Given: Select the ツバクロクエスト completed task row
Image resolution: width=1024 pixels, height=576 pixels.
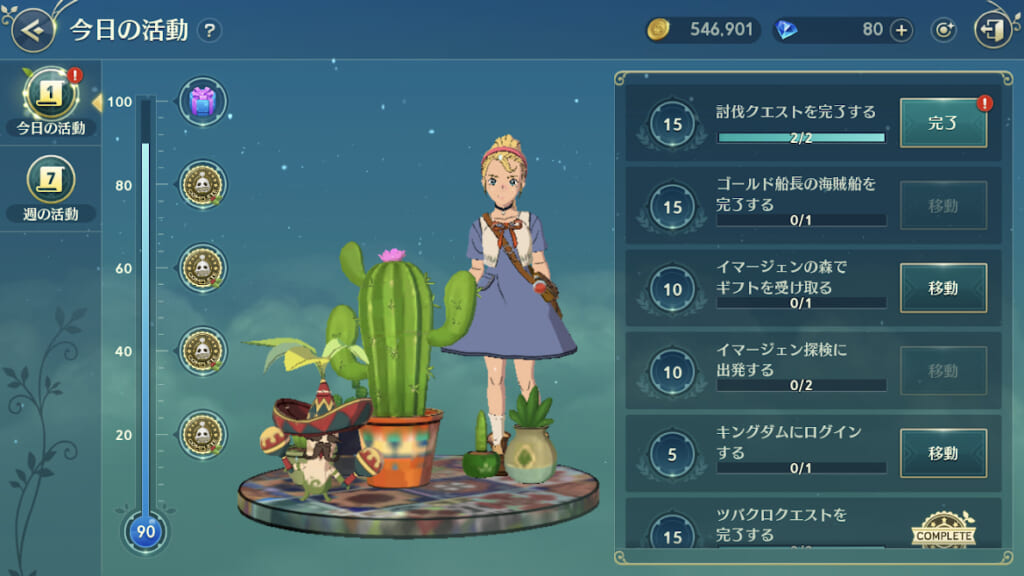Looking at the screenshot, I should tap(780, 525).
